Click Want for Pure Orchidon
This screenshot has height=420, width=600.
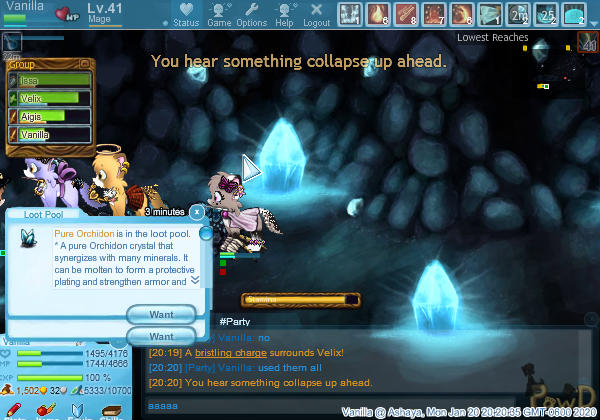(162, 314)
